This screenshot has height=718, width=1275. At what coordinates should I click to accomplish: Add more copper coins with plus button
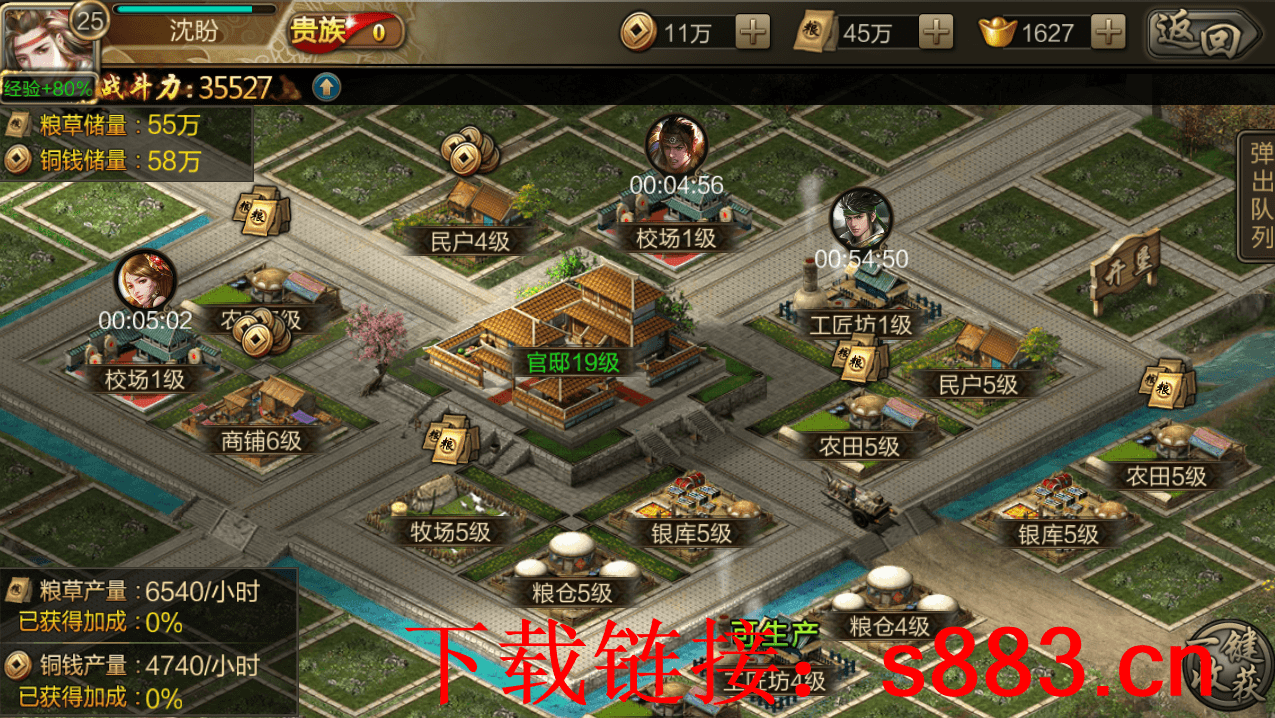pyautogui.click(x=752, y=33)
